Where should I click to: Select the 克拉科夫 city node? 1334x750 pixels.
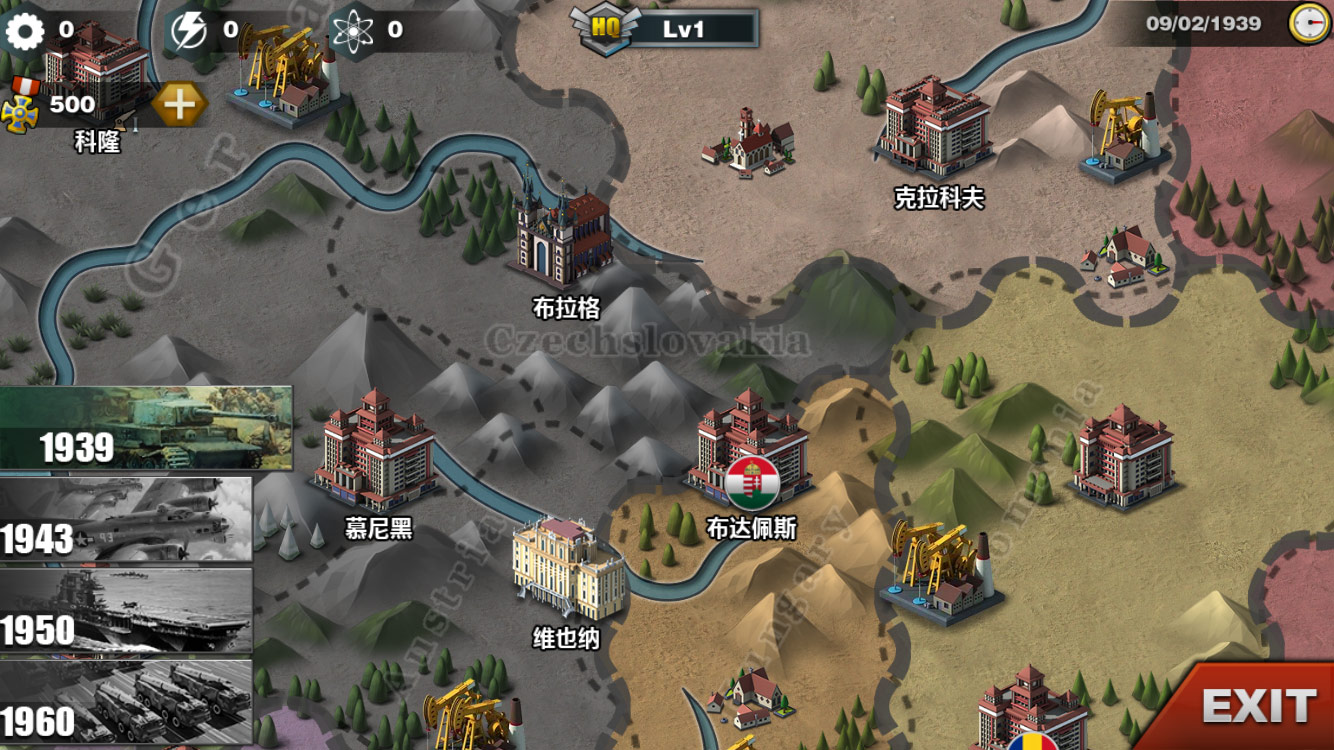933,128
